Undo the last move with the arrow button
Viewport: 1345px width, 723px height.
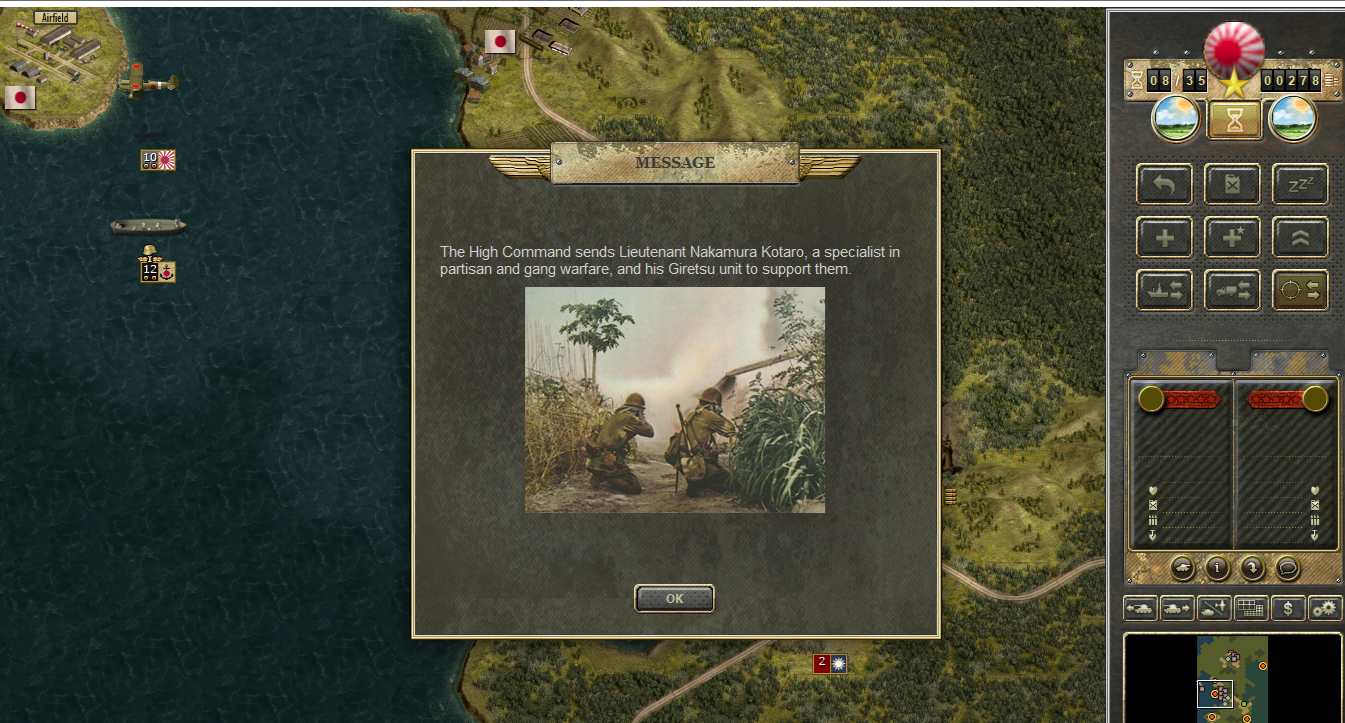pos(1164,184)
